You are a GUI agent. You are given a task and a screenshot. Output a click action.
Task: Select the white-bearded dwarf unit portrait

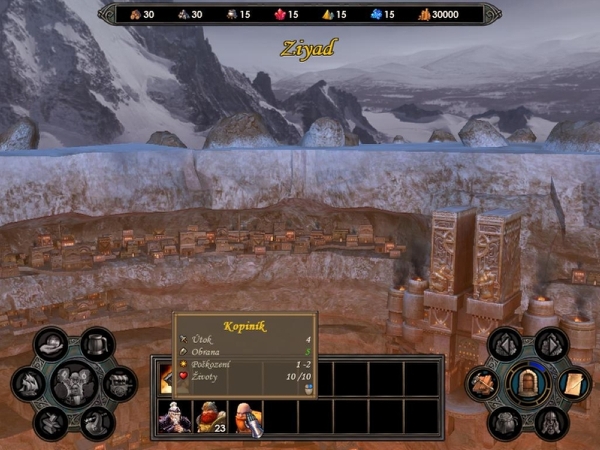[175, 416]
